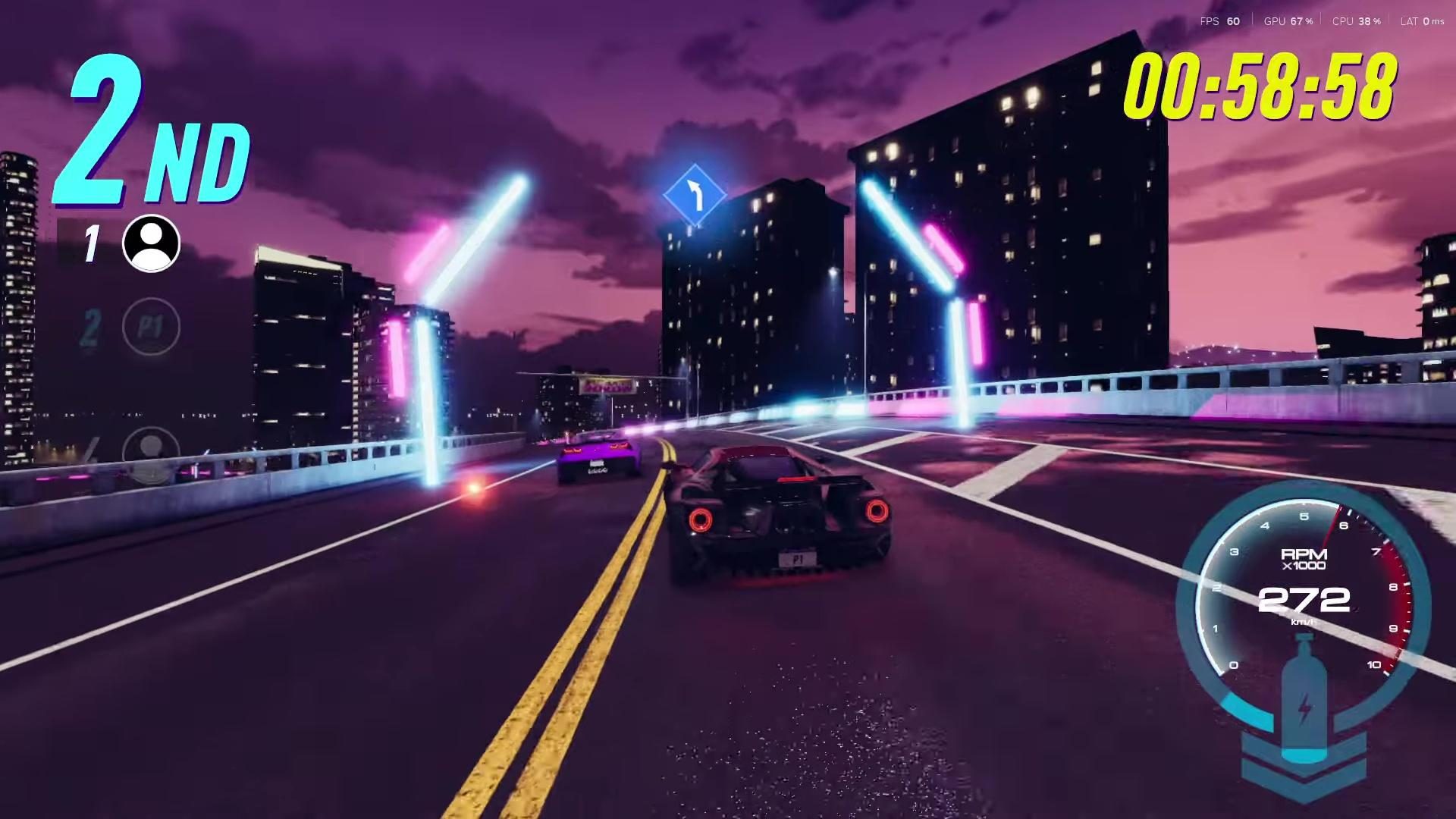Click the CPU 38% readout
Image resolution: width=1456 pixels, height=819 pixels.
tap(1357, 21)
